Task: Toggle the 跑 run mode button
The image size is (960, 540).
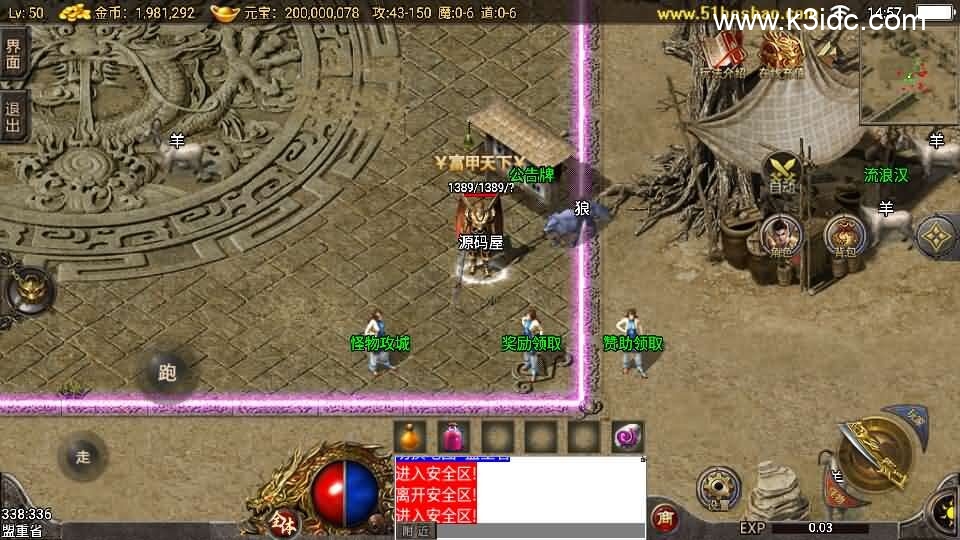Action: 167,374
